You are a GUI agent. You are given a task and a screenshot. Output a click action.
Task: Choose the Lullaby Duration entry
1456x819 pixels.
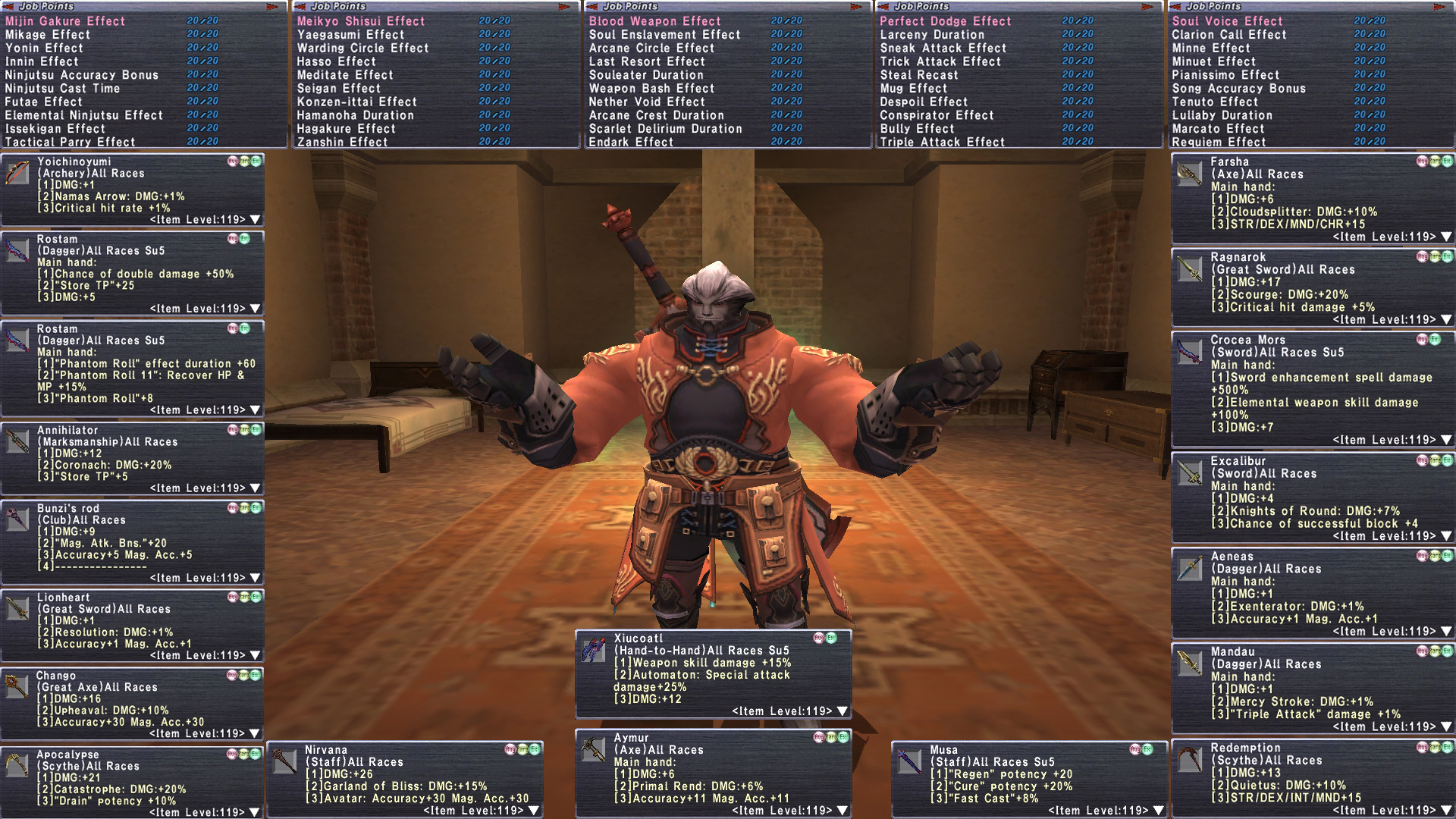pyautogui.click(x=1222, y=115)
